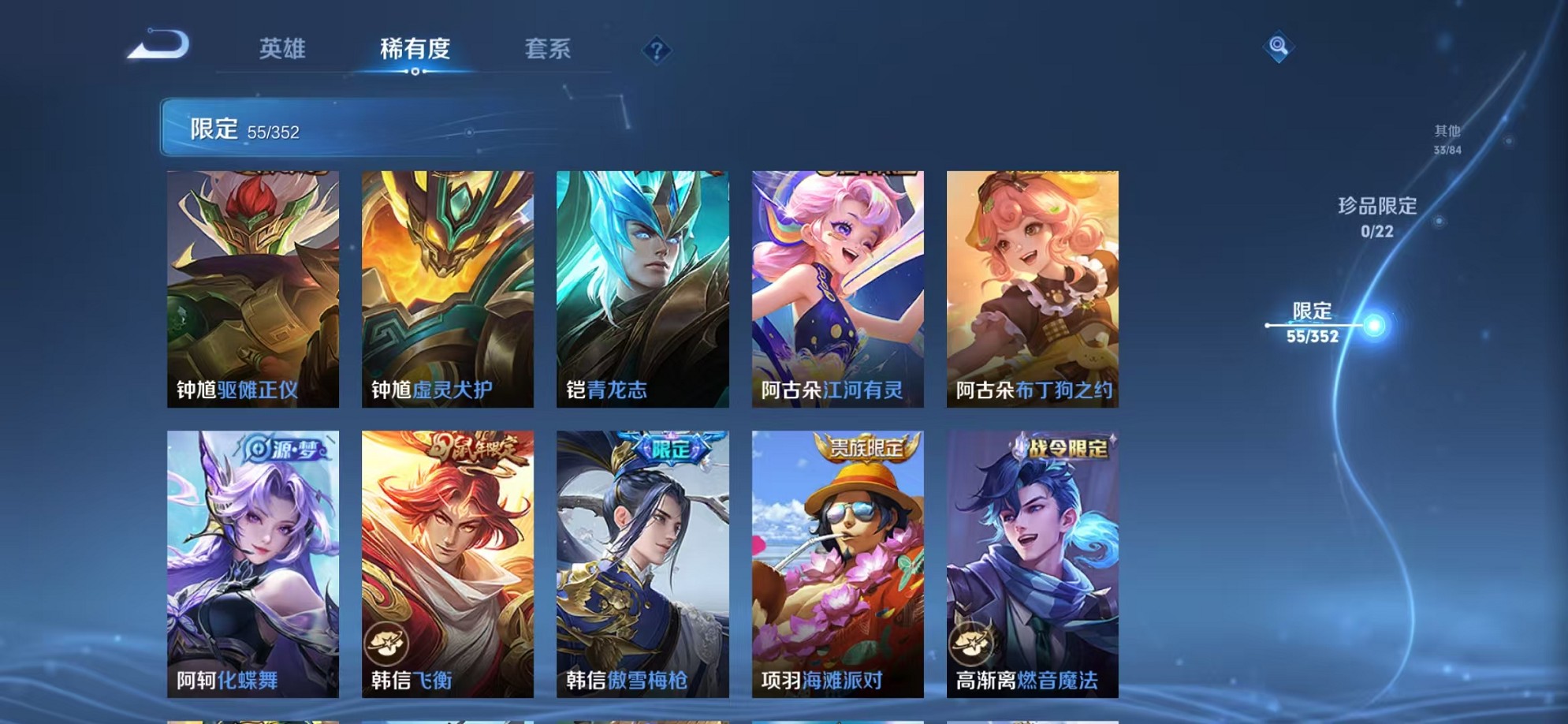Switch to the 英雄 tab
This screenshot has height=724, width=1568.
pyautogui.click(x=281, y=49)
